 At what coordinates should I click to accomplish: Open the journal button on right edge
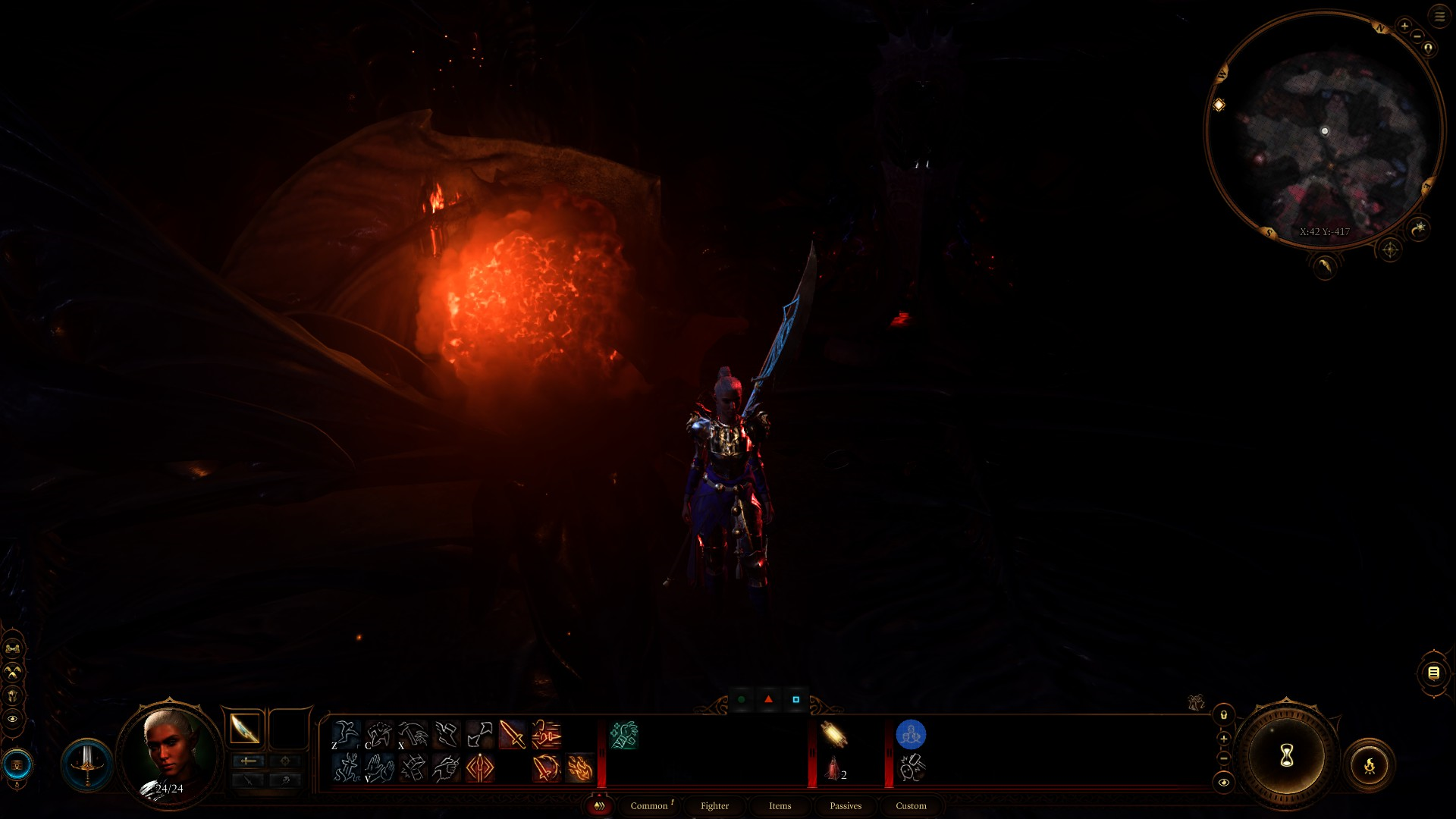[x=1433, y=673]
